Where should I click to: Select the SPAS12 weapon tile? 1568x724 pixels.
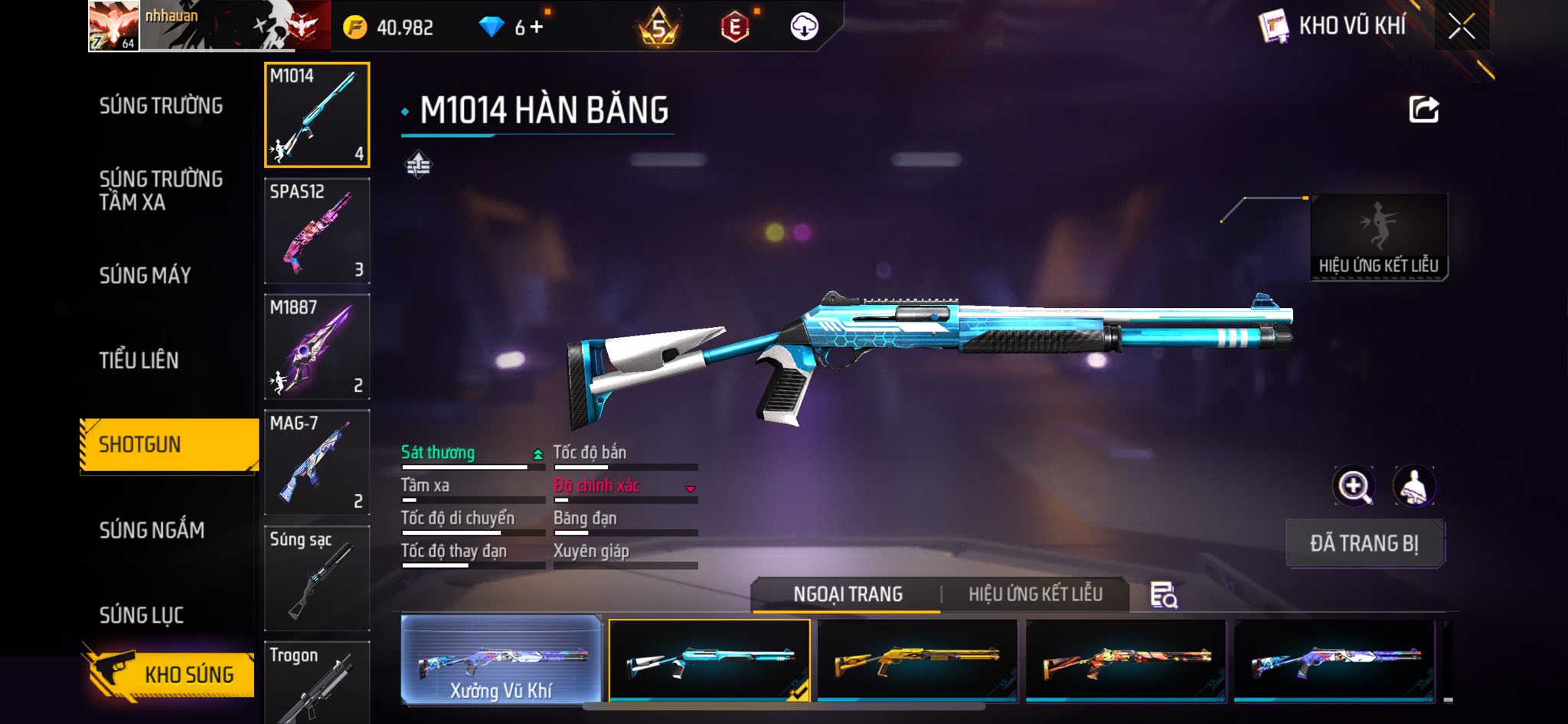(317, 231)
